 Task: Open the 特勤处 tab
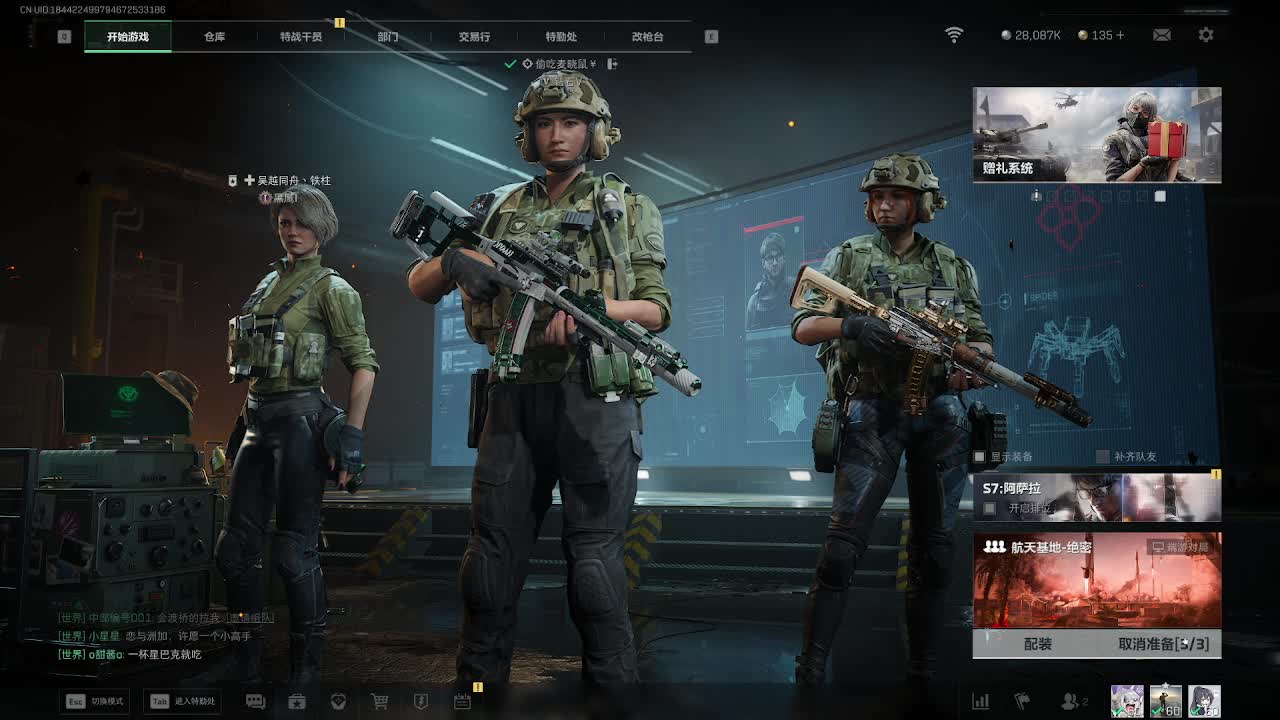click(561, 37)
